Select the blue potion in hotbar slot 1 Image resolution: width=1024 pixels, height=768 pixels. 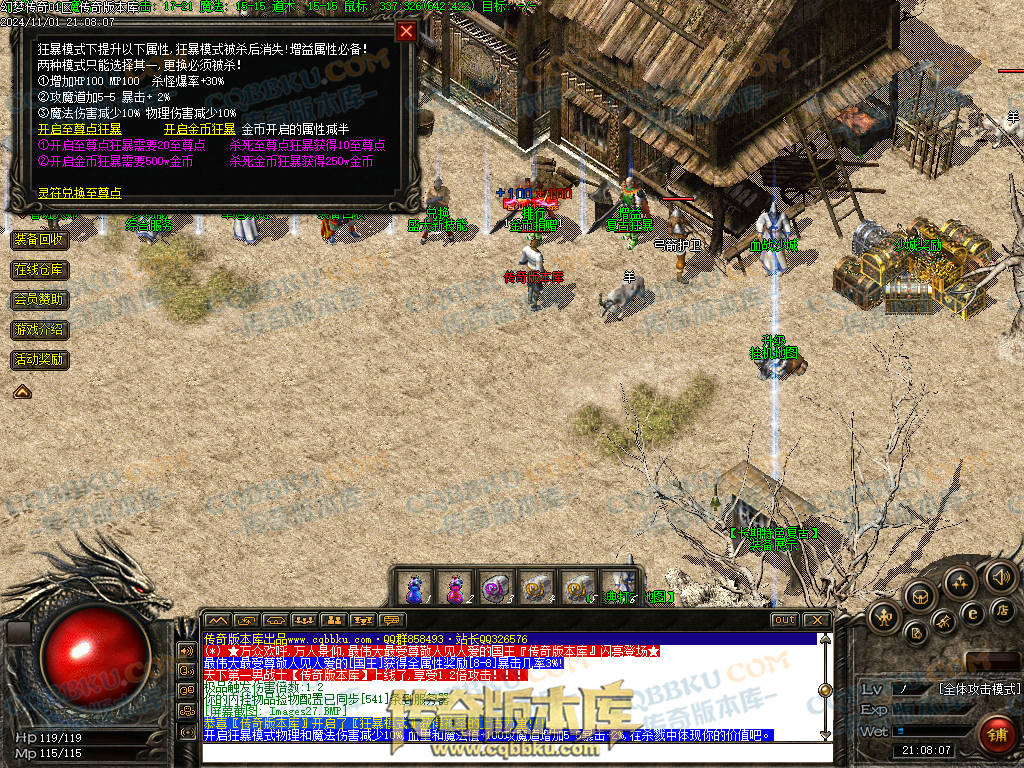(x=414, y=587)
